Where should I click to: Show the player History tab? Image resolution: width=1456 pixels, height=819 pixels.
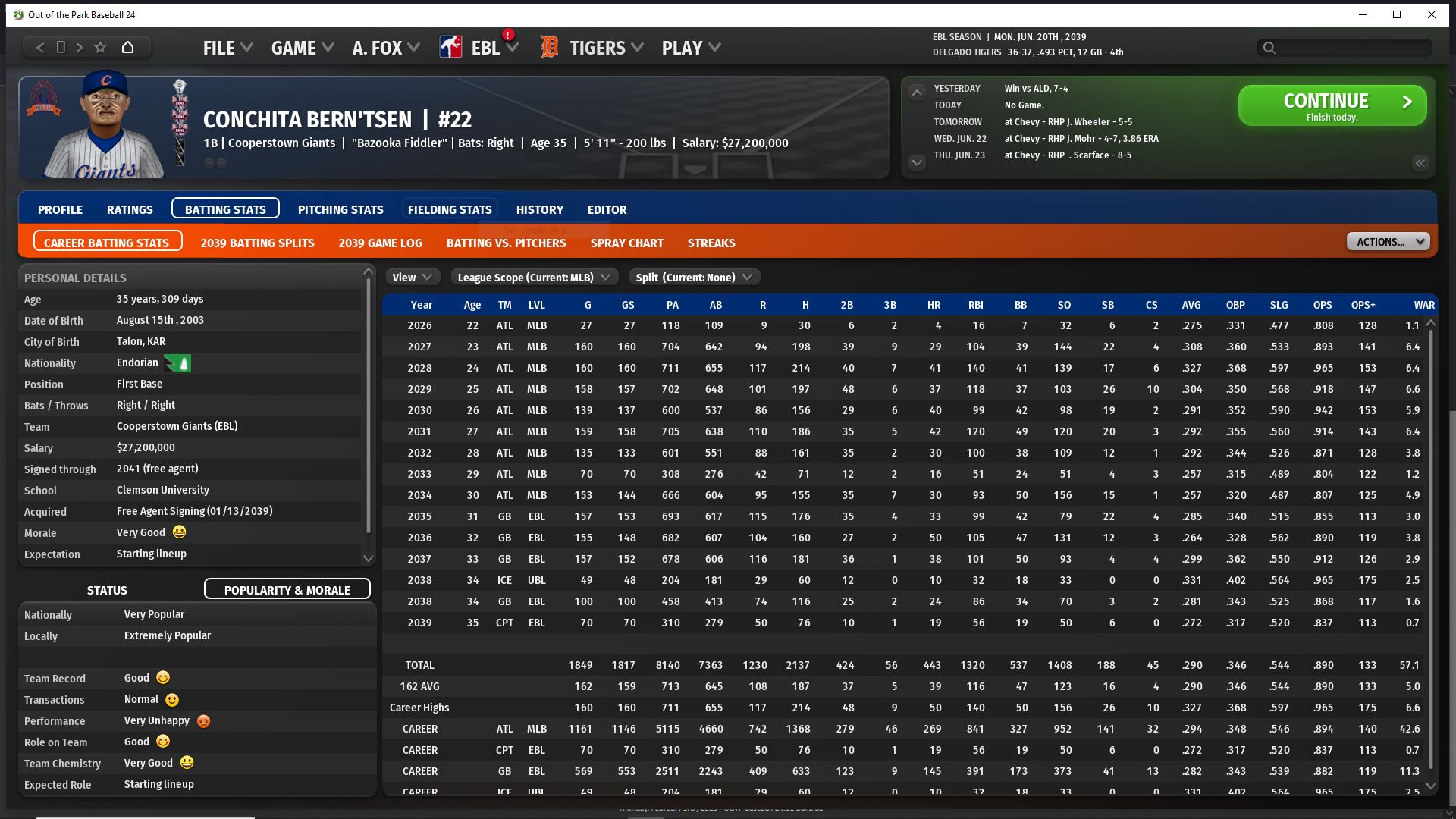pos(540,209)
